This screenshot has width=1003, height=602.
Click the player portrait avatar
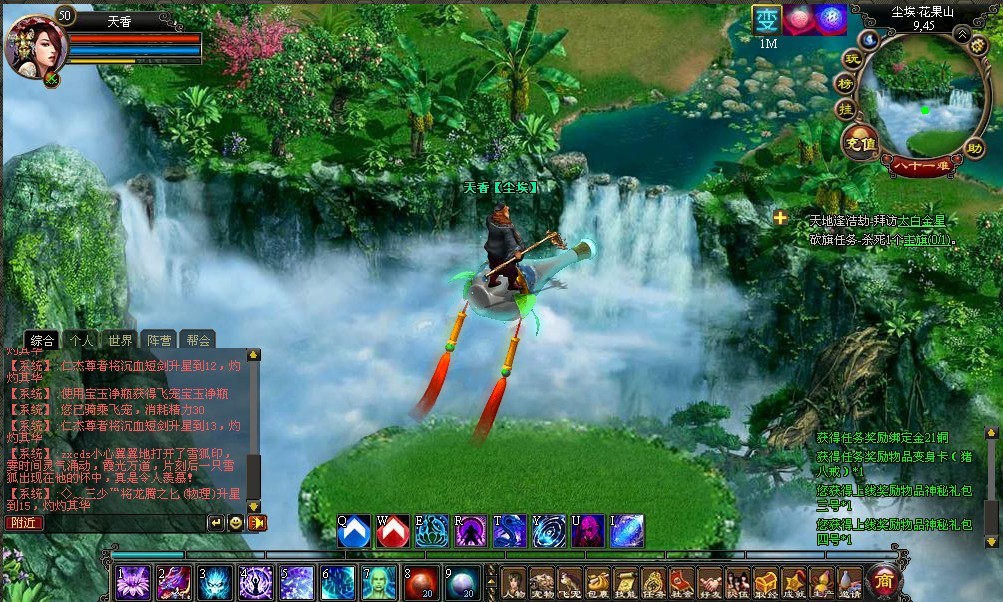coord(29,45)
